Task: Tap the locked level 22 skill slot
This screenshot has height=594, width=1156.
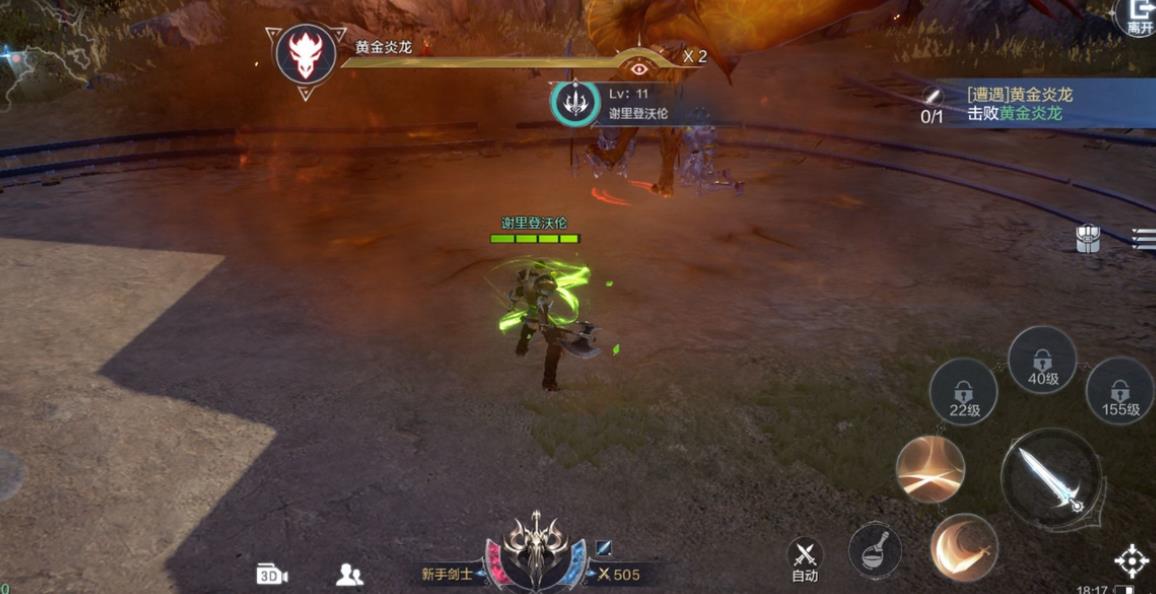Action: 963,393
